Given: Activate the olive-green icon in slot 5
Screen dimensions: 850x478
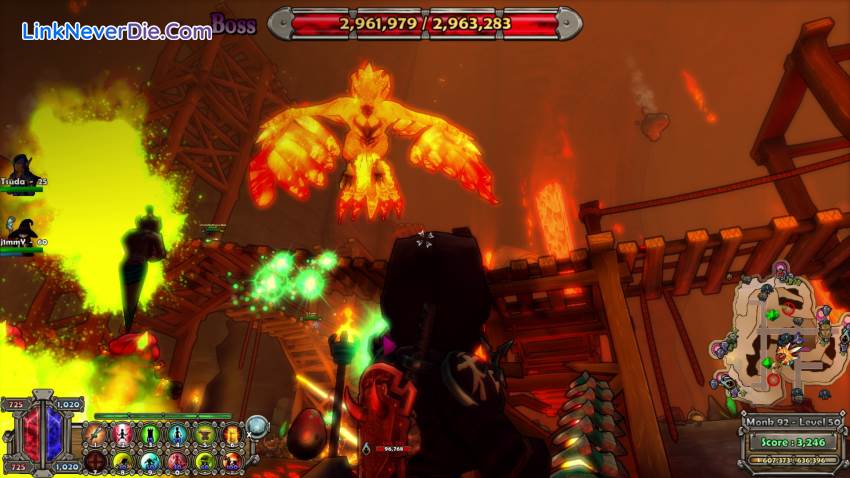Looking at the screenshot, I should click(204, 434).
